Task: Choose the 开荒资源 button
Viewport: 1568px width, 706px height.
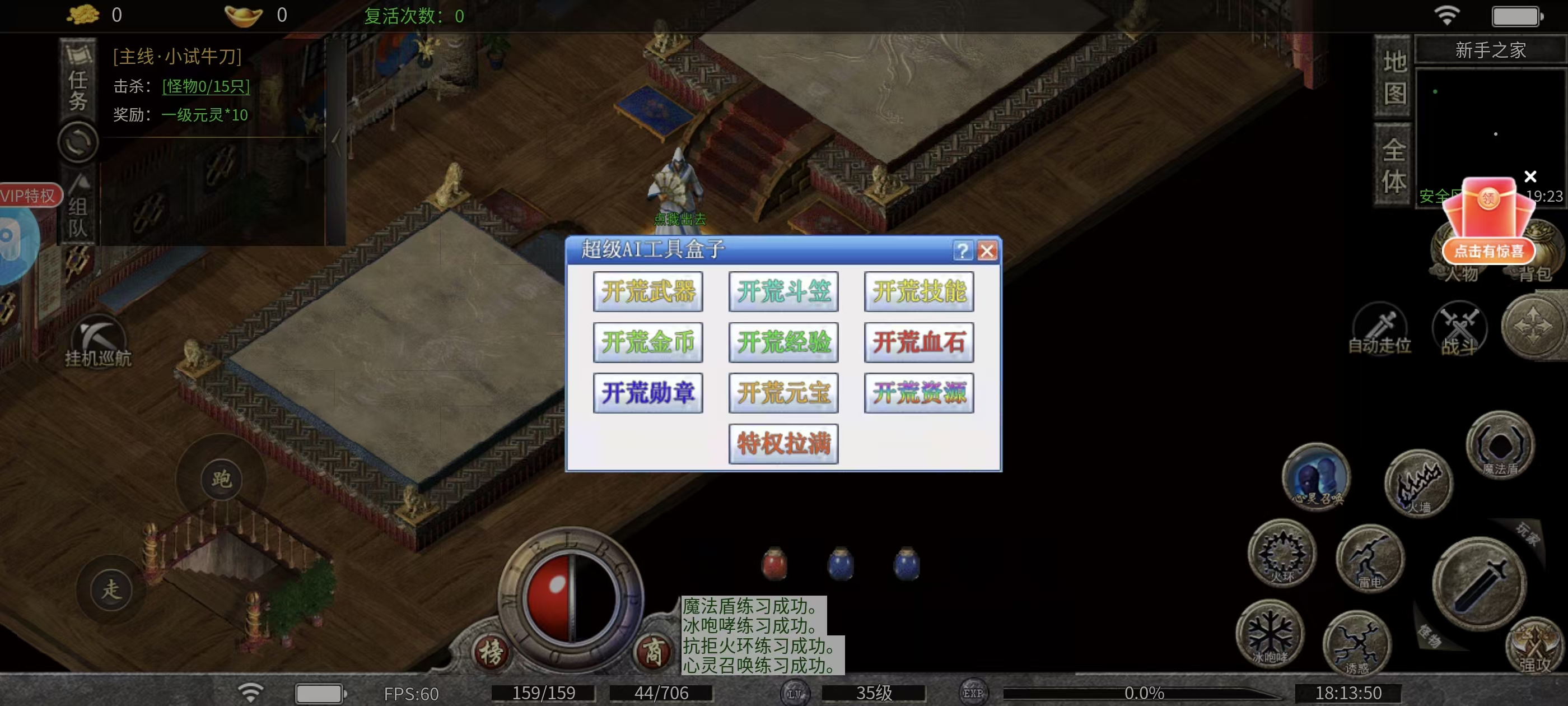Action: tap(918, 393)
